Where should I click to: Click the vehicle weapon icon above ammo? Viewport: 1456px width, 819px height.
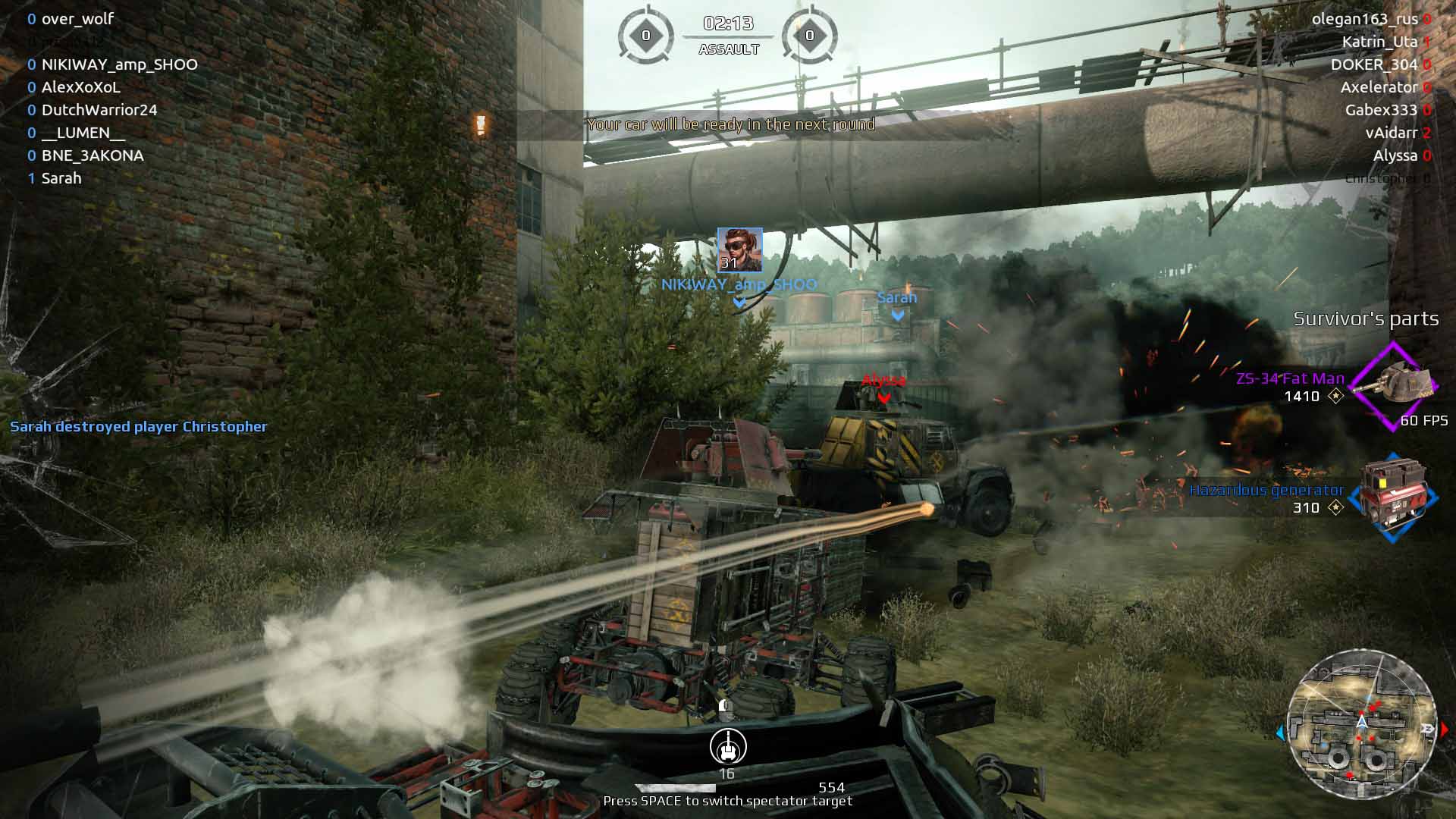[x=728, y=747]
